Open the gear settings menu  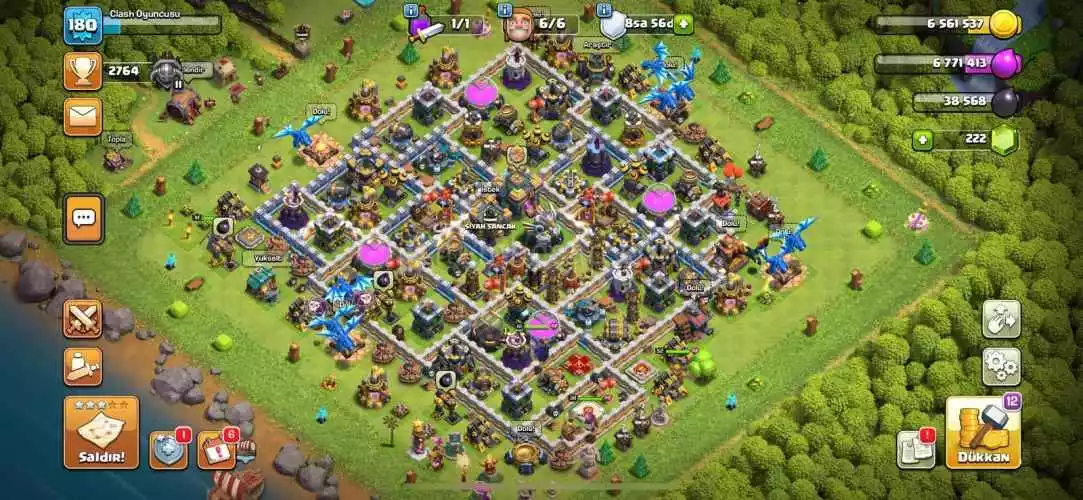pyautogui.click(x=1000, y=367)
